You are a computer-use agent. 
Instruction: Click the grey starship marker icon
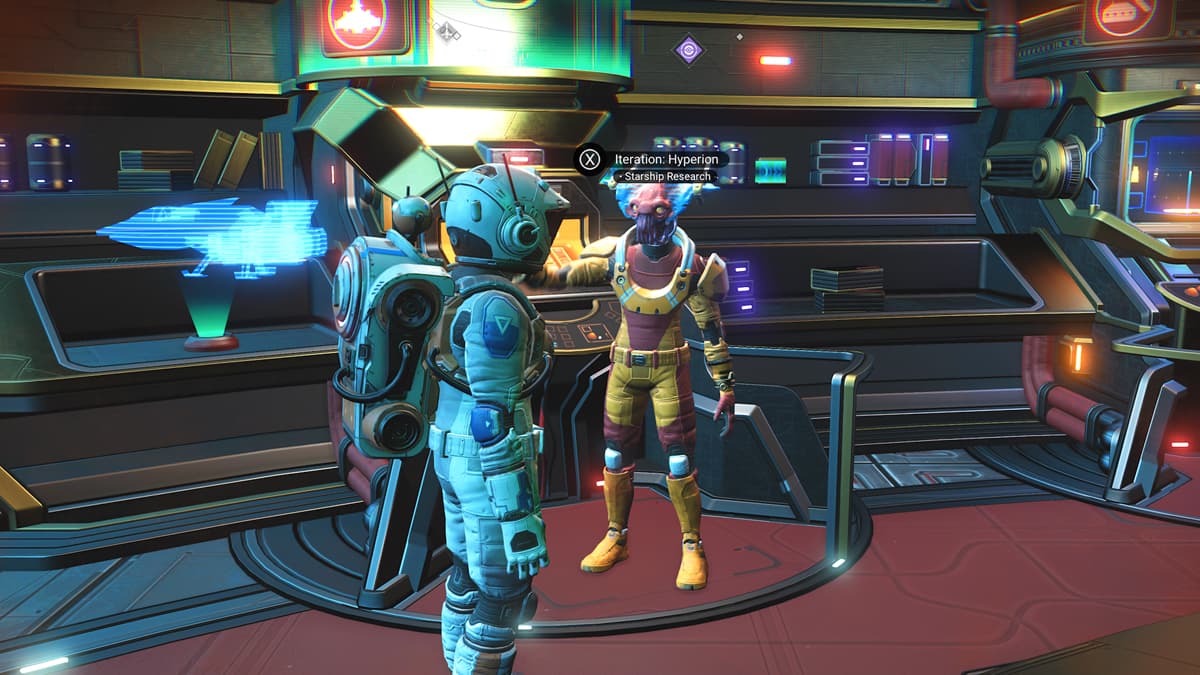pos(447,32)
